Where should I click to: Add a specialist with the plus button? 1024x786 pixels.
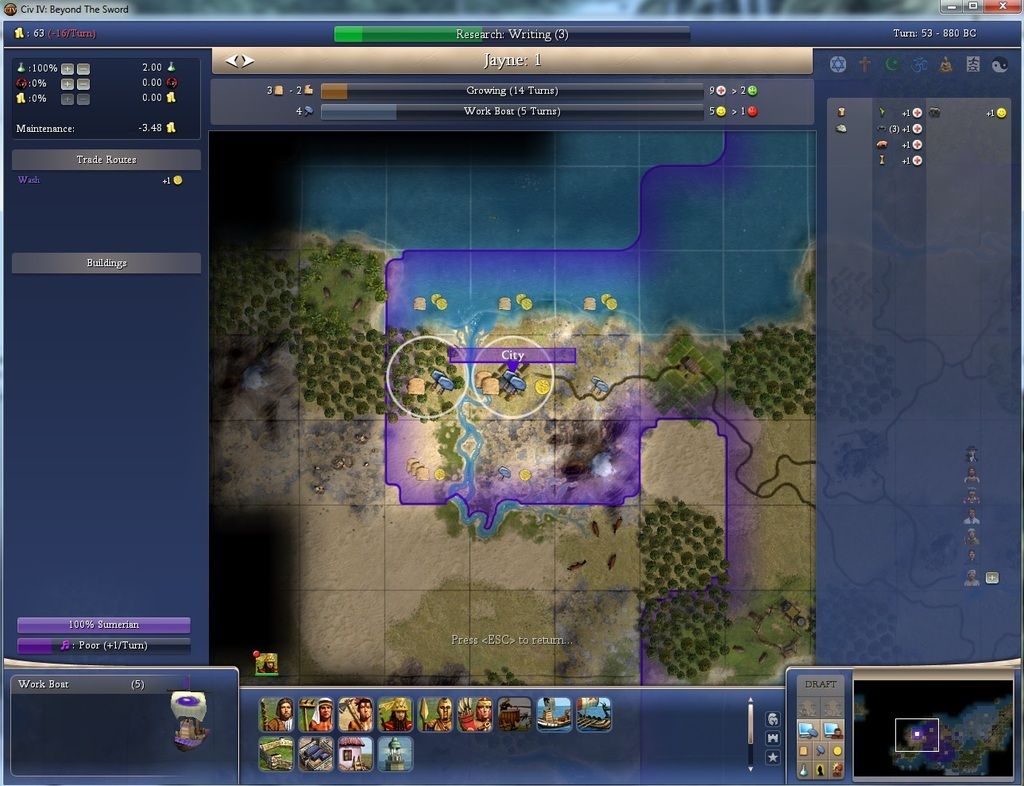click(x=992, y=577)
